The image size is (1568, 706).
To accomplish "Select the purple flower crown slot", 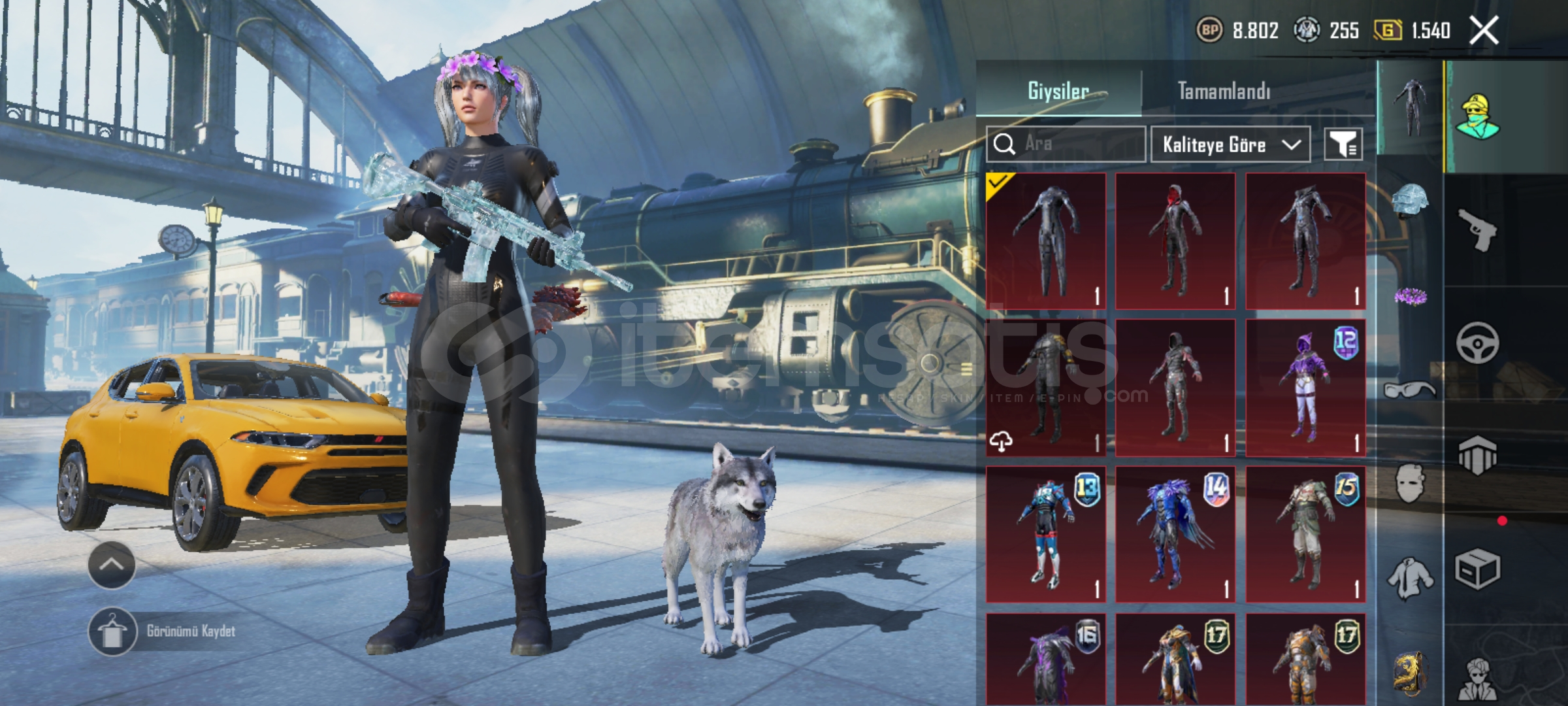I will click(x=1410, y=297).
